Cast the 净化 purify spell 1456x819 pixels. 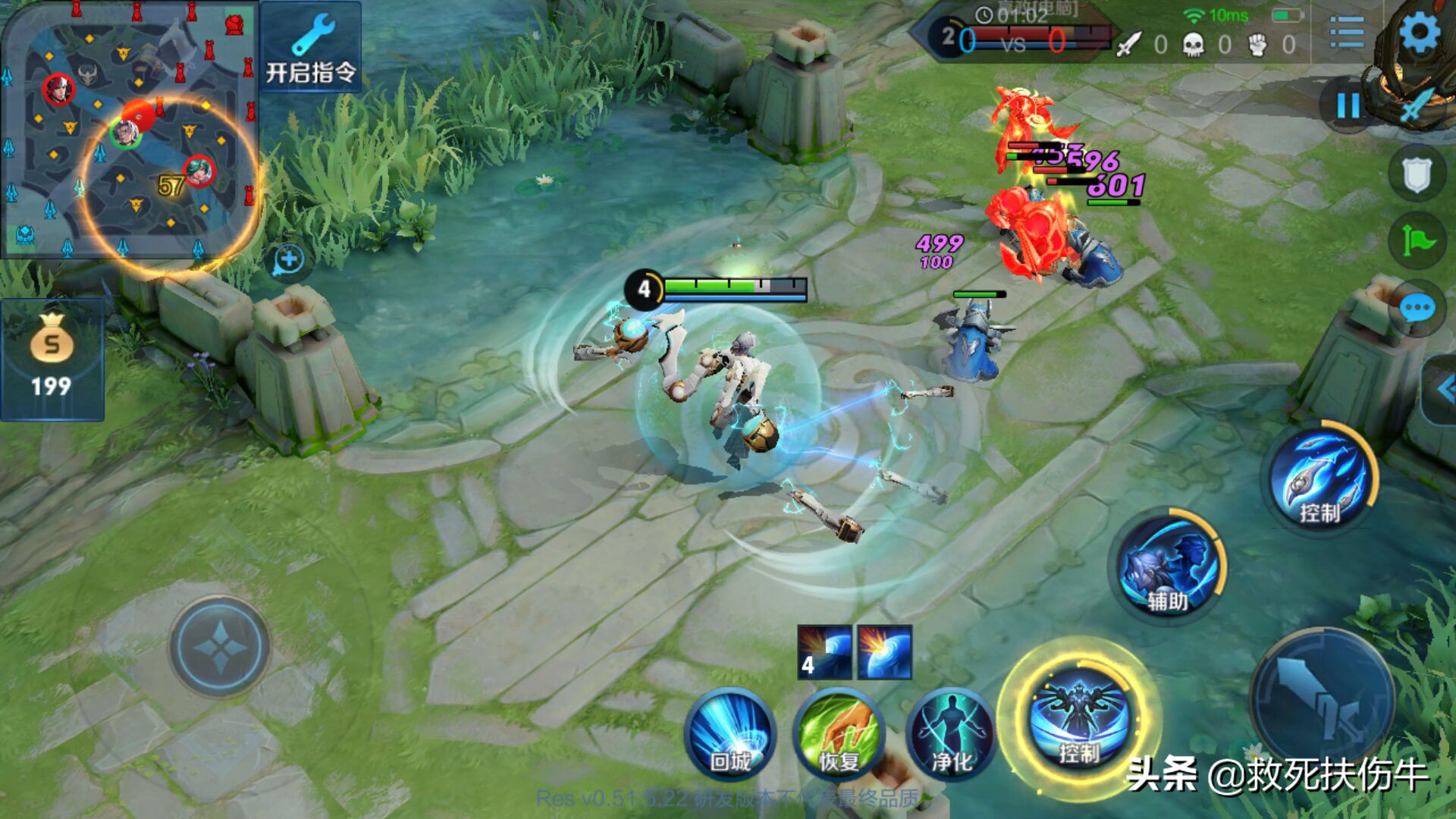pos(951,734)
